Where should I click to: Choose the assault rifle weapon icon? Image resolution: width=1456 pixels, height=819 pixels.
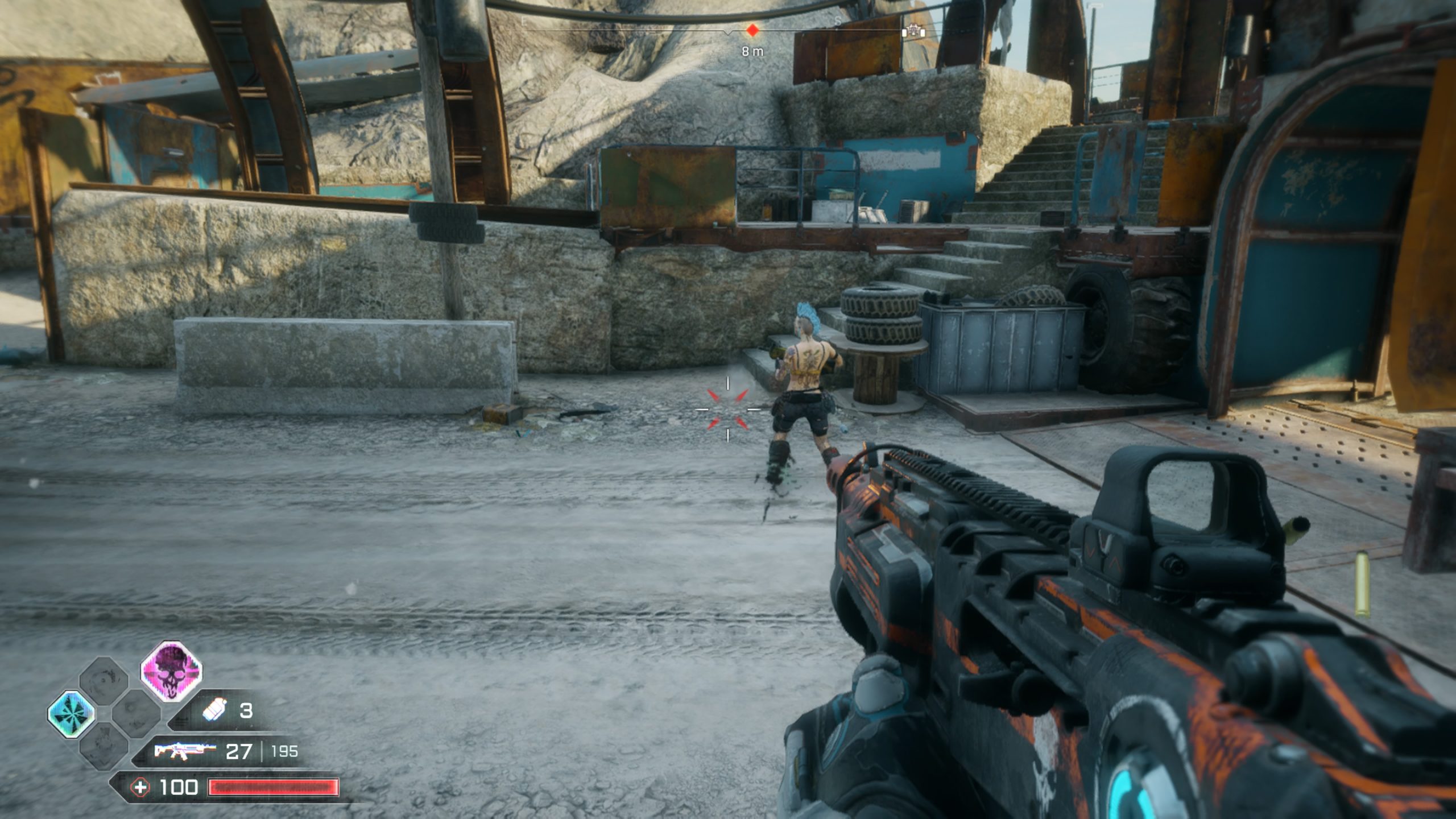pyautogui.click(x=185, y=751)
